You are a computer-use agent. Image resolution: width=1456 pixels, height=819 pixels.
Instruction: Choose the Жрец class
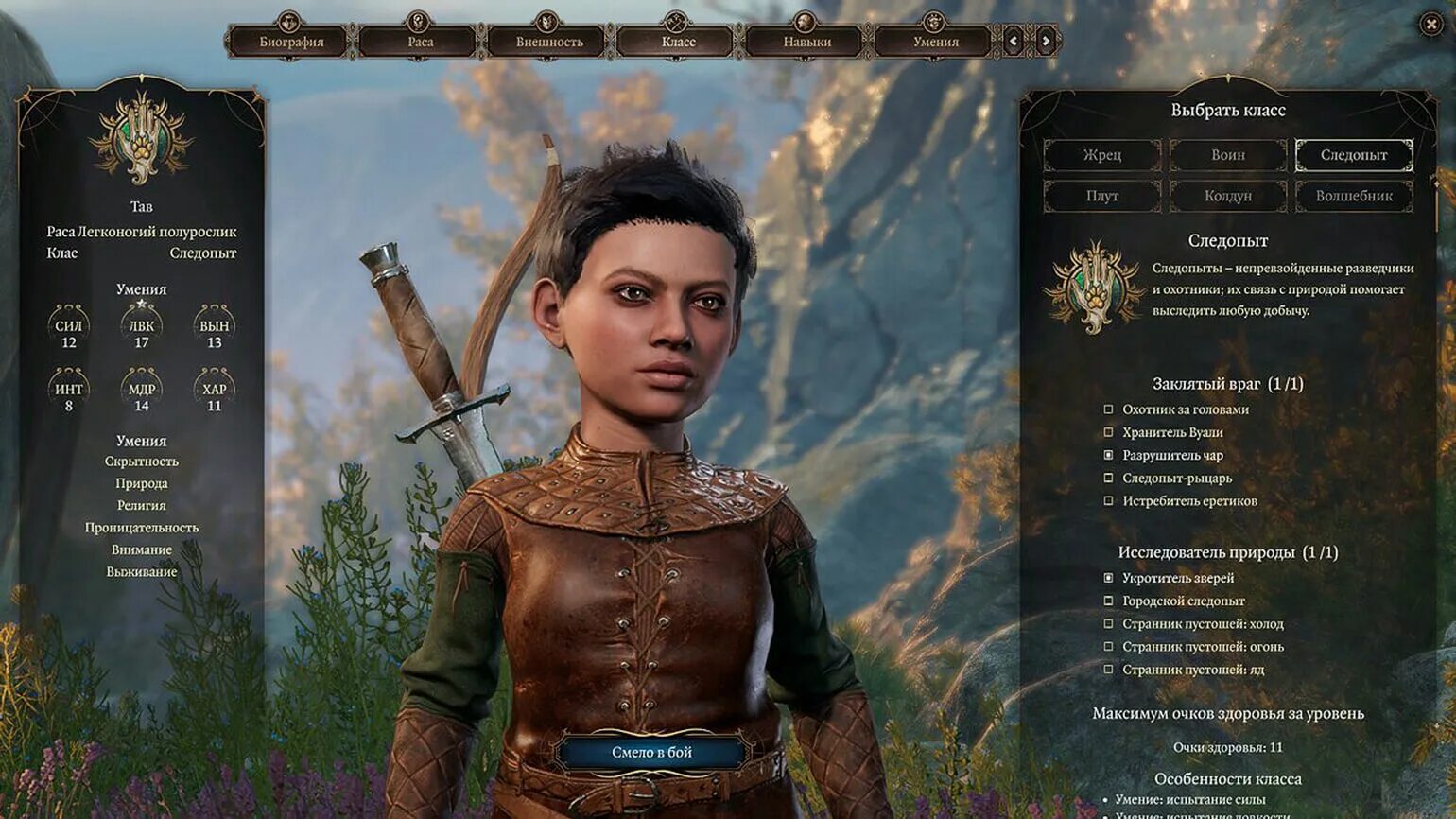coord(1102,155)
